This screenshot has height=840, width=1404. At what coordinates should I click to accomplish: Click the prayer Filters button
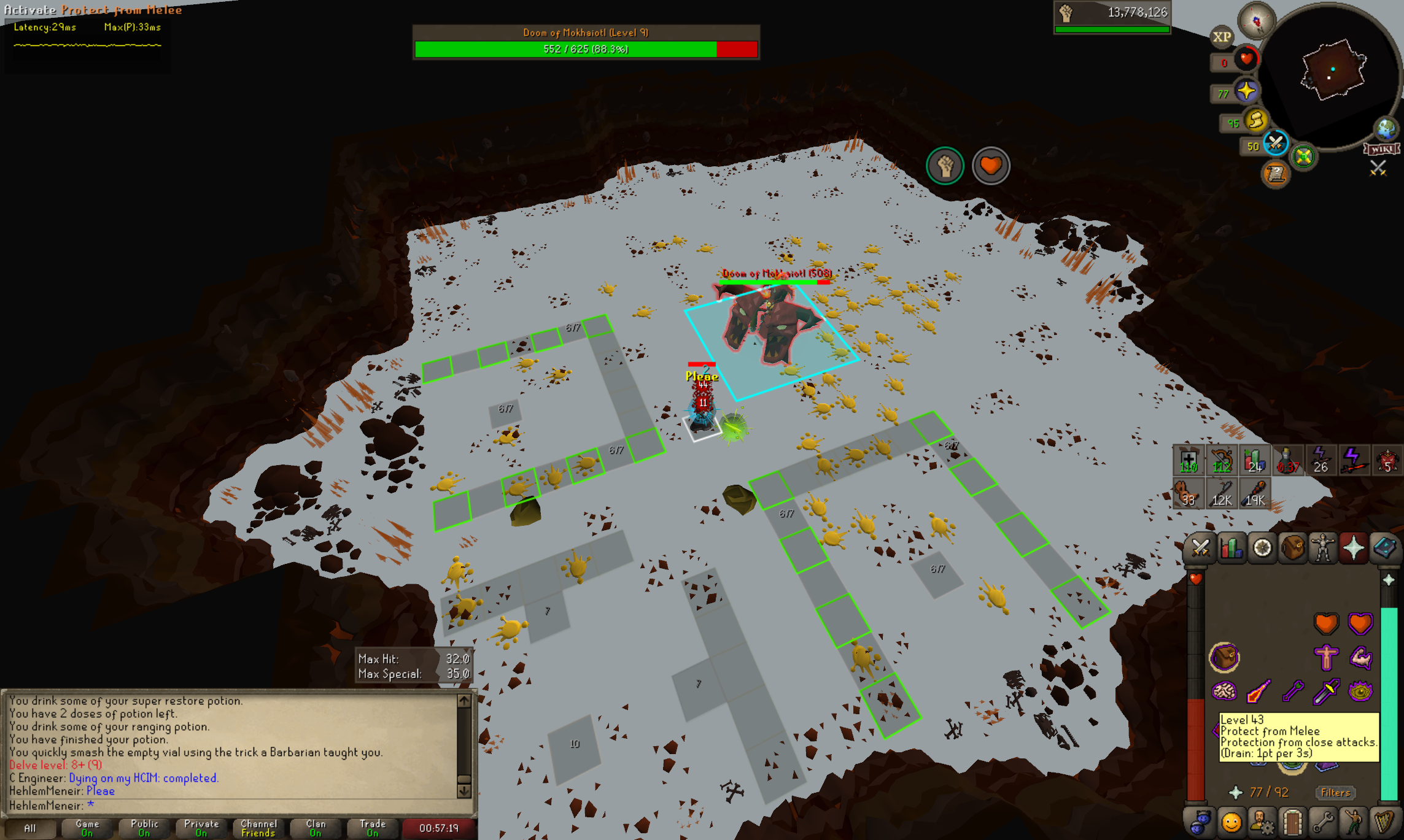click(1335, 792)
